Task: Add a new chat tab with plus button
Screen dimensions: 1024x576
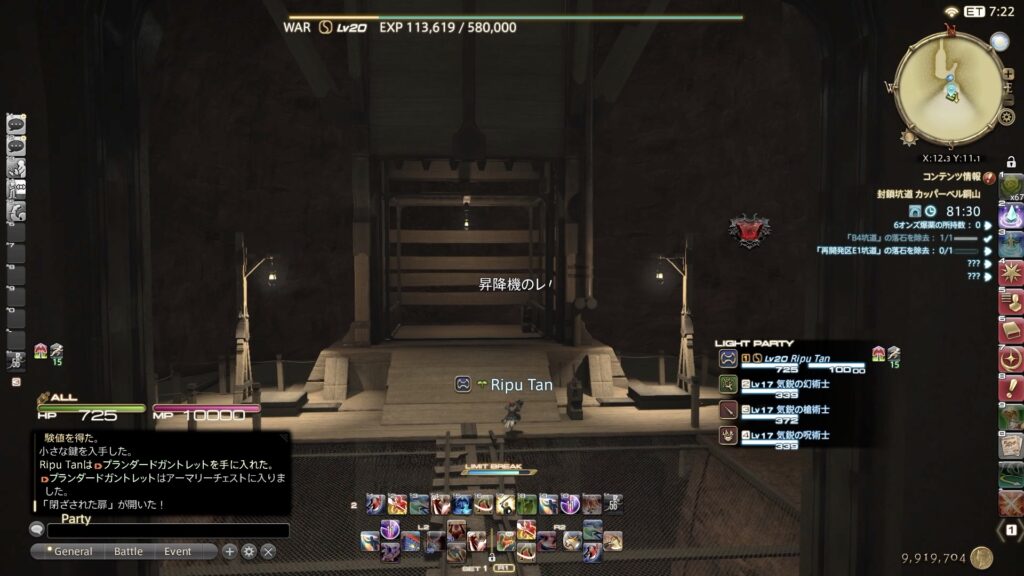Action: [229, 551]
